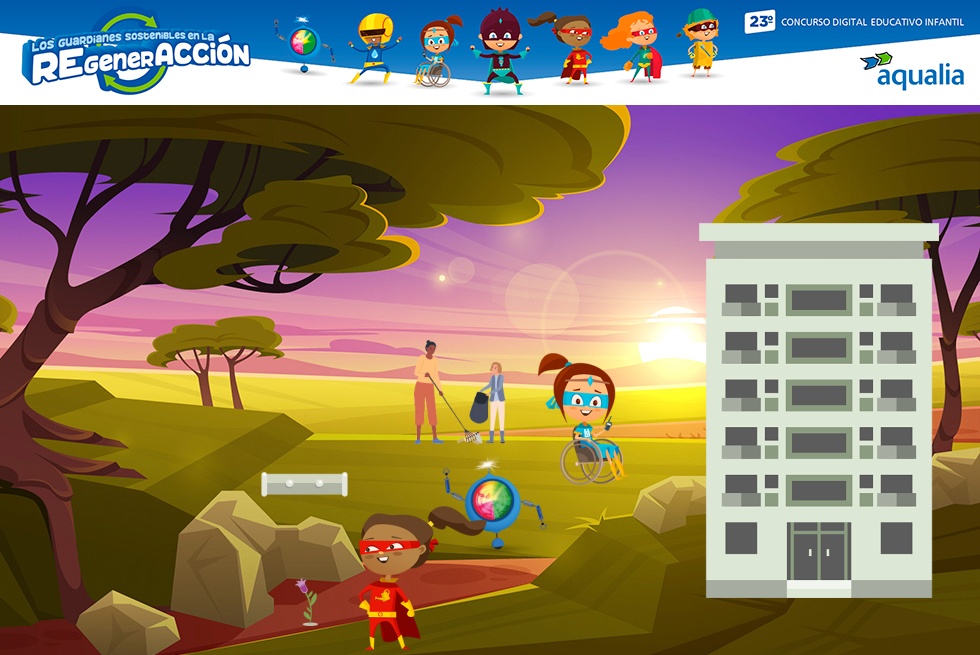Select the rainbow-ball robot in the header
This screenshot has width=980, height=655.
(x=303, y=45)
